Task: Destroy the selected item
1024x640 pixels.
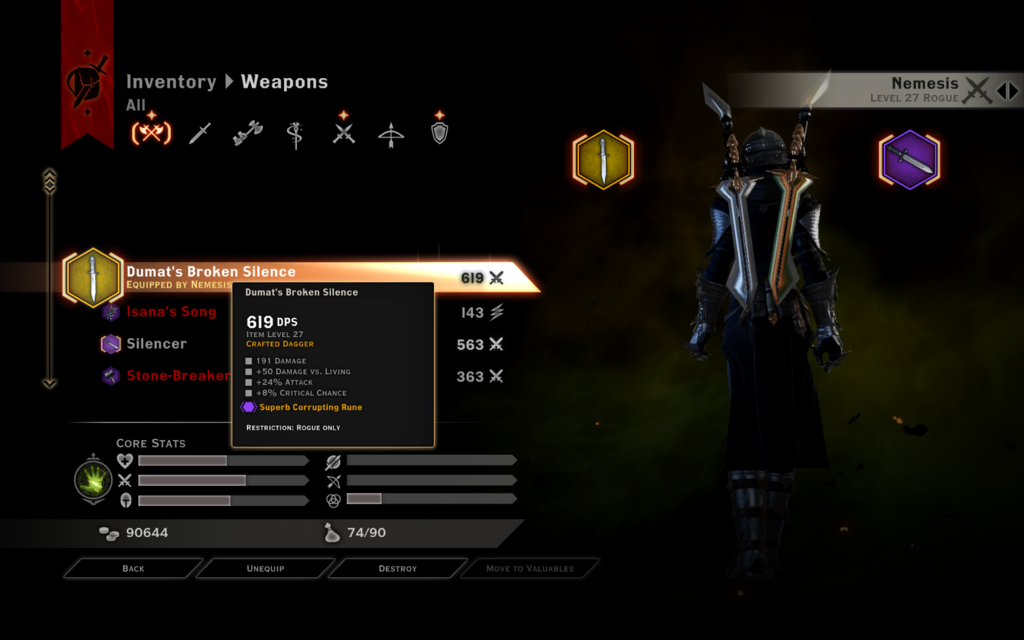Action: pos(397,568)
